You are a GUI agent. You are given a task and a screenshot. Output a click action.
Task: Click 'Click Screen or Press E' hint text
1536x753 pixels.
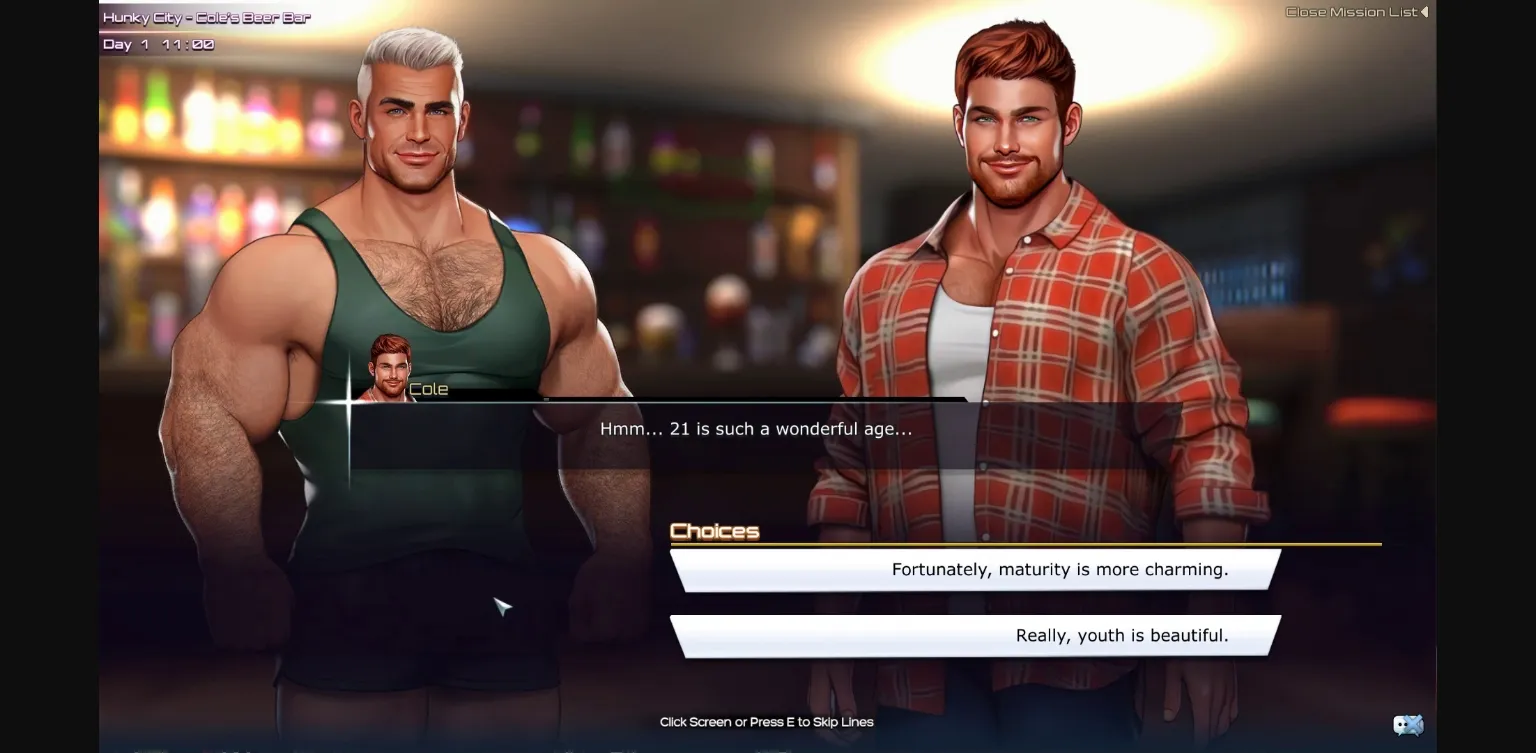765,721
